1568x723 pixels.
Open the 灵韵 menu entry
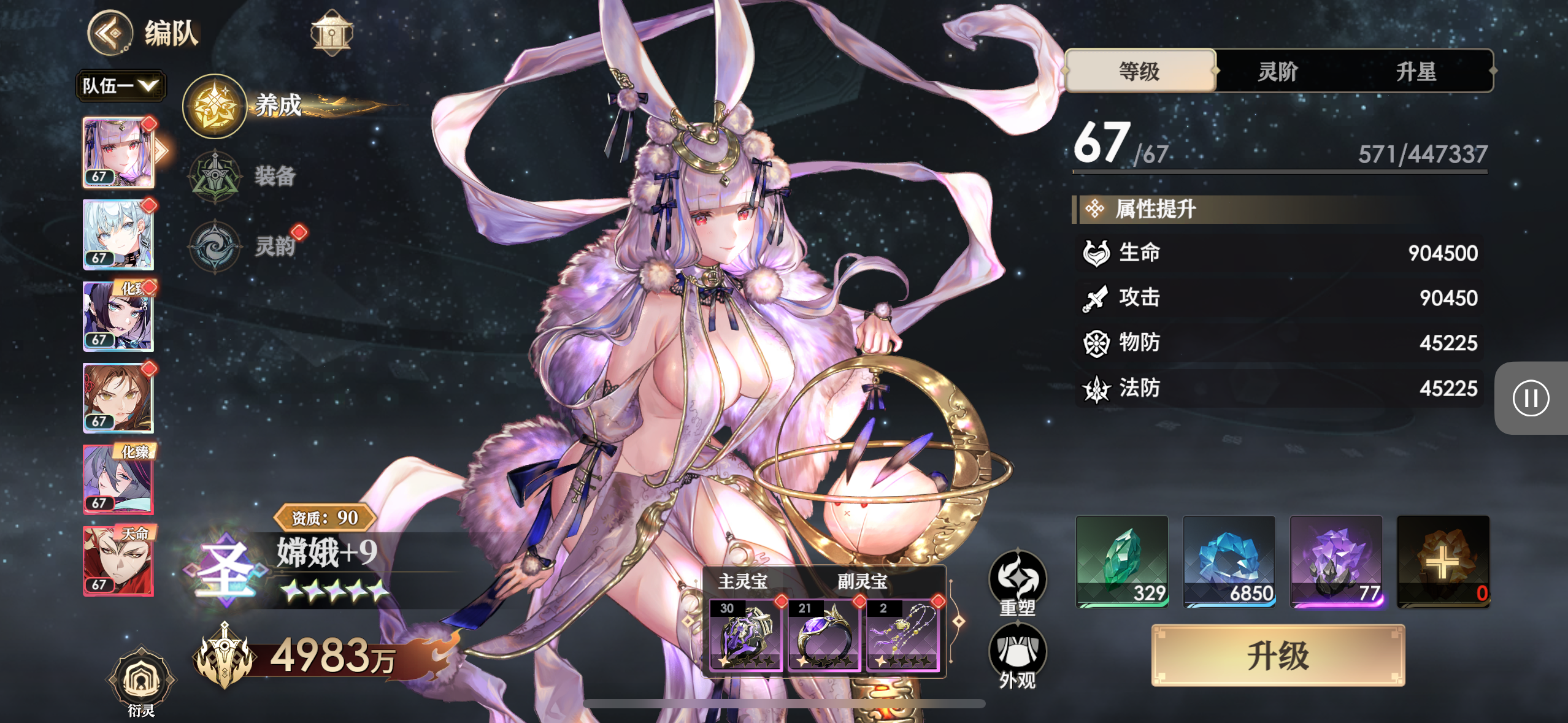tap(215, 247)
